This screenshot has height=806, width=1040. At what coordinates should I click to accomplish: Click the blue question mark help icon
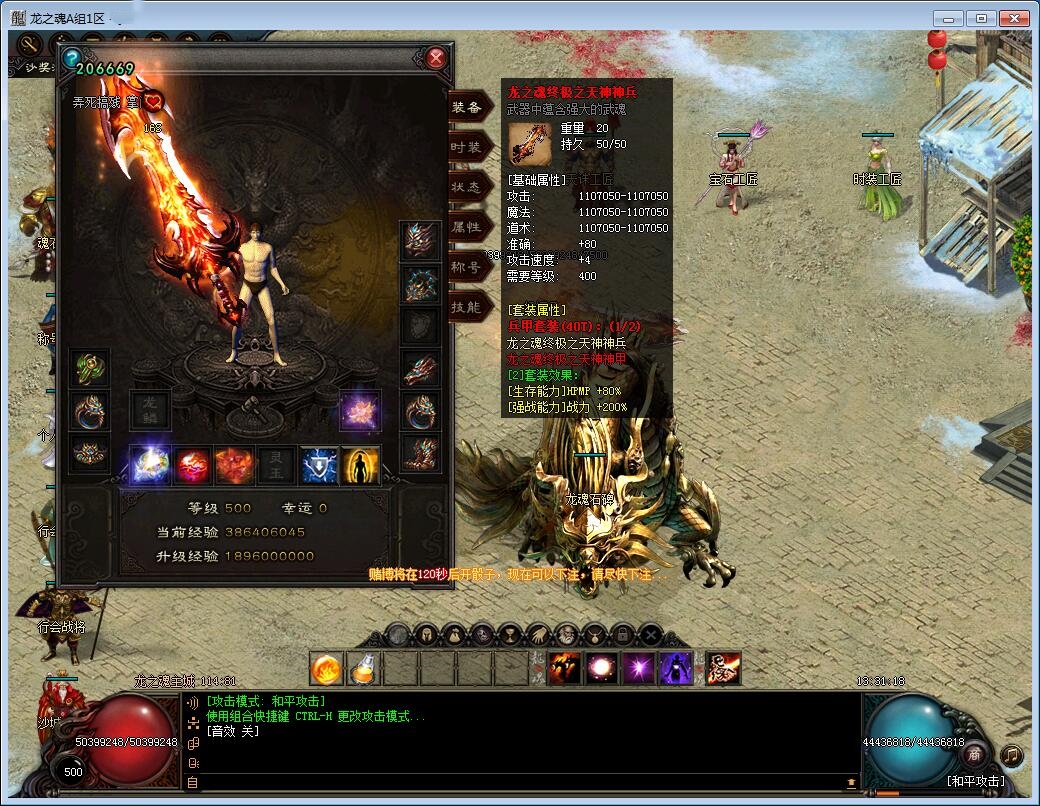click(71, 58)
